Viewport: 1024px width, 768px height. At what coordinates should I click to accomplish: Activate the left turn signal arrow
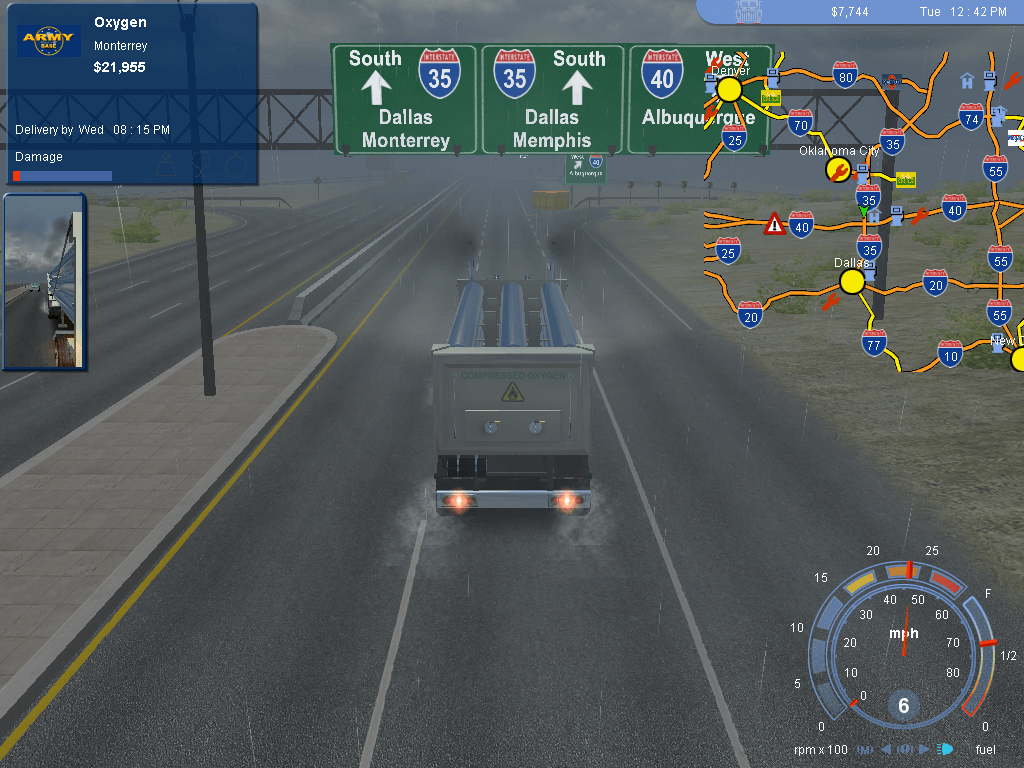pyautogui.click(x=885, y=749)
